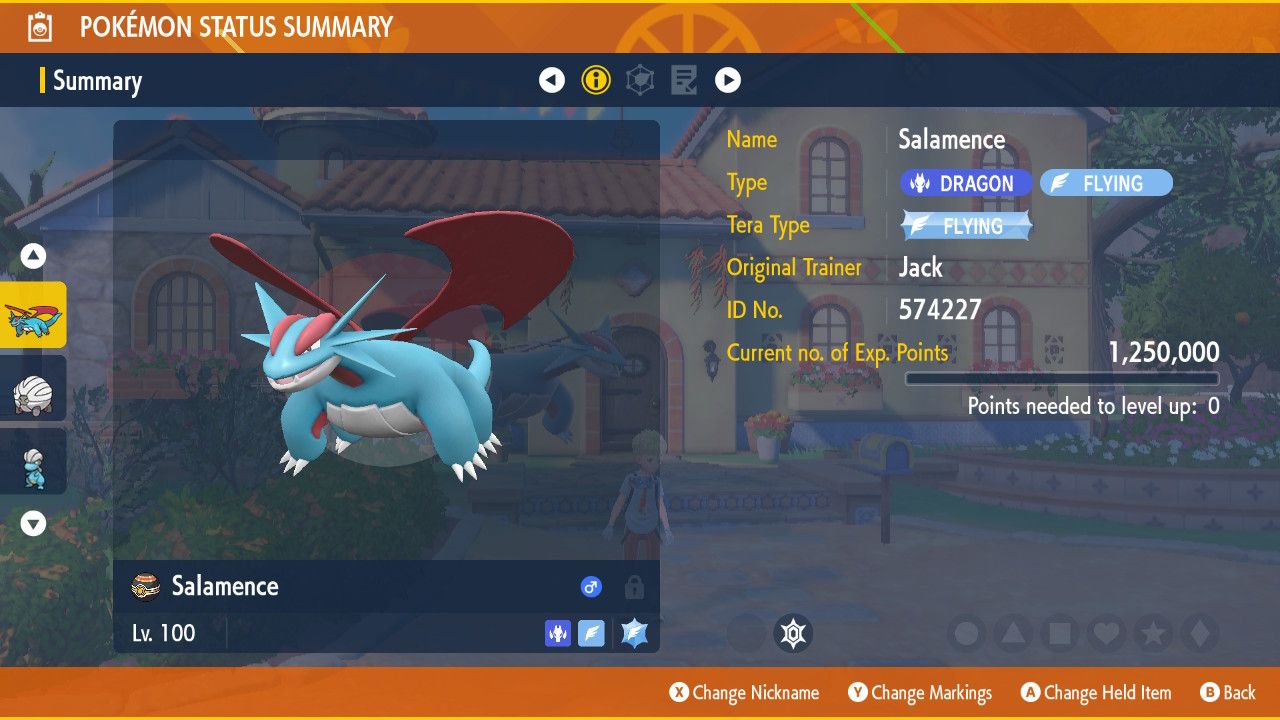The height and width of the screenshot is (720, 1280).
Task: Toggle the circle marking
Action: point(967,633)
